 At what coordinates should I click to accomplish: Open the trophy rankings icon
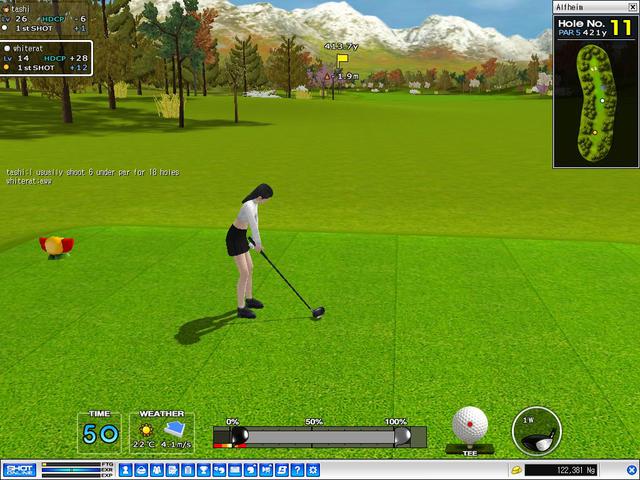[x=204, y=470]
